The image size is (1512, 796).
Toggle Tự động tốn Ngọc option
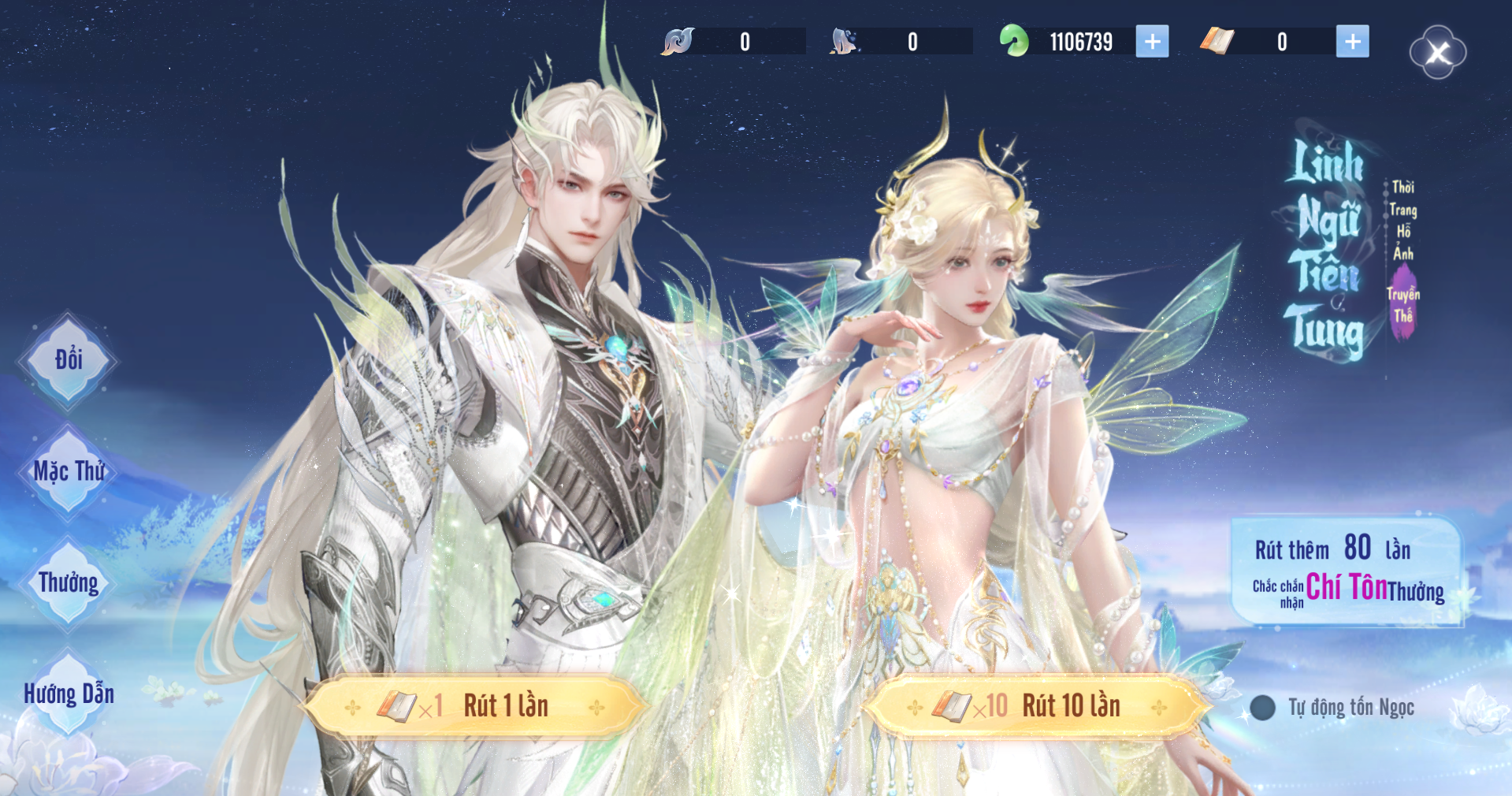pyautogui.click(x=1263, y=708)
